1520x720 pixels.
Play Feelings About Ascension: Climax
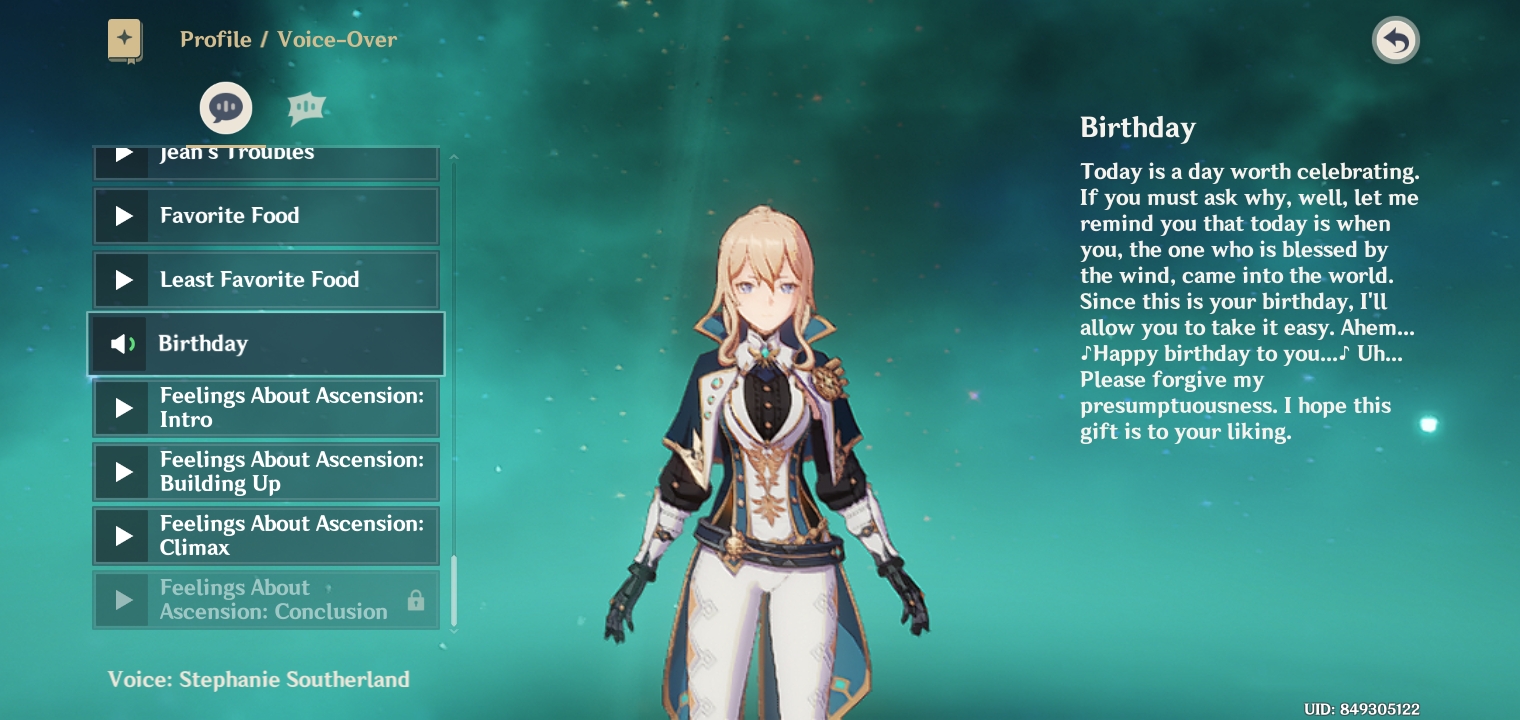pyautogui.click(x=265, y=536)
